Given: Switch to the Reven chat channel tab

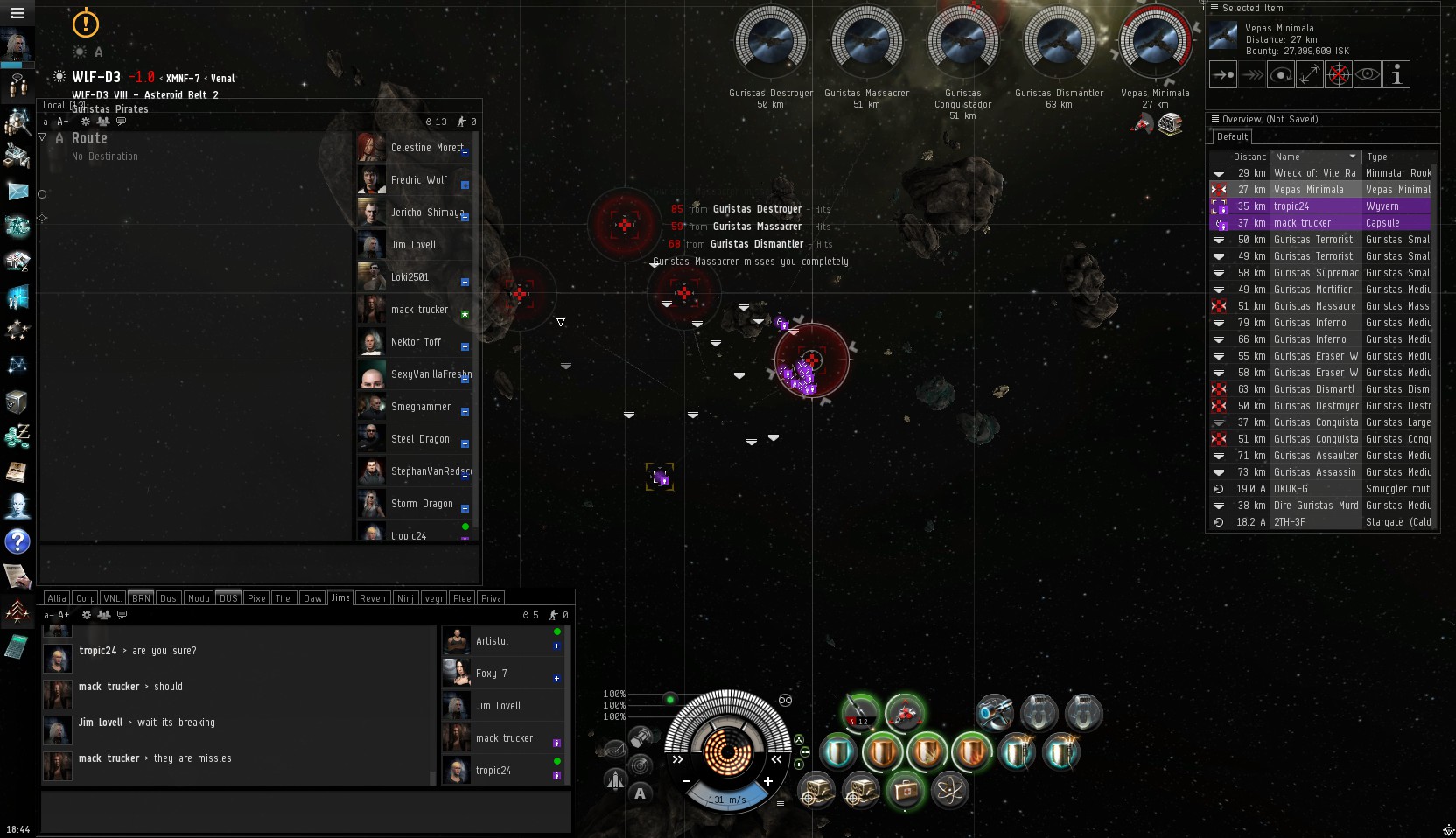Looking at the screenshot, I should pos(372,598).
